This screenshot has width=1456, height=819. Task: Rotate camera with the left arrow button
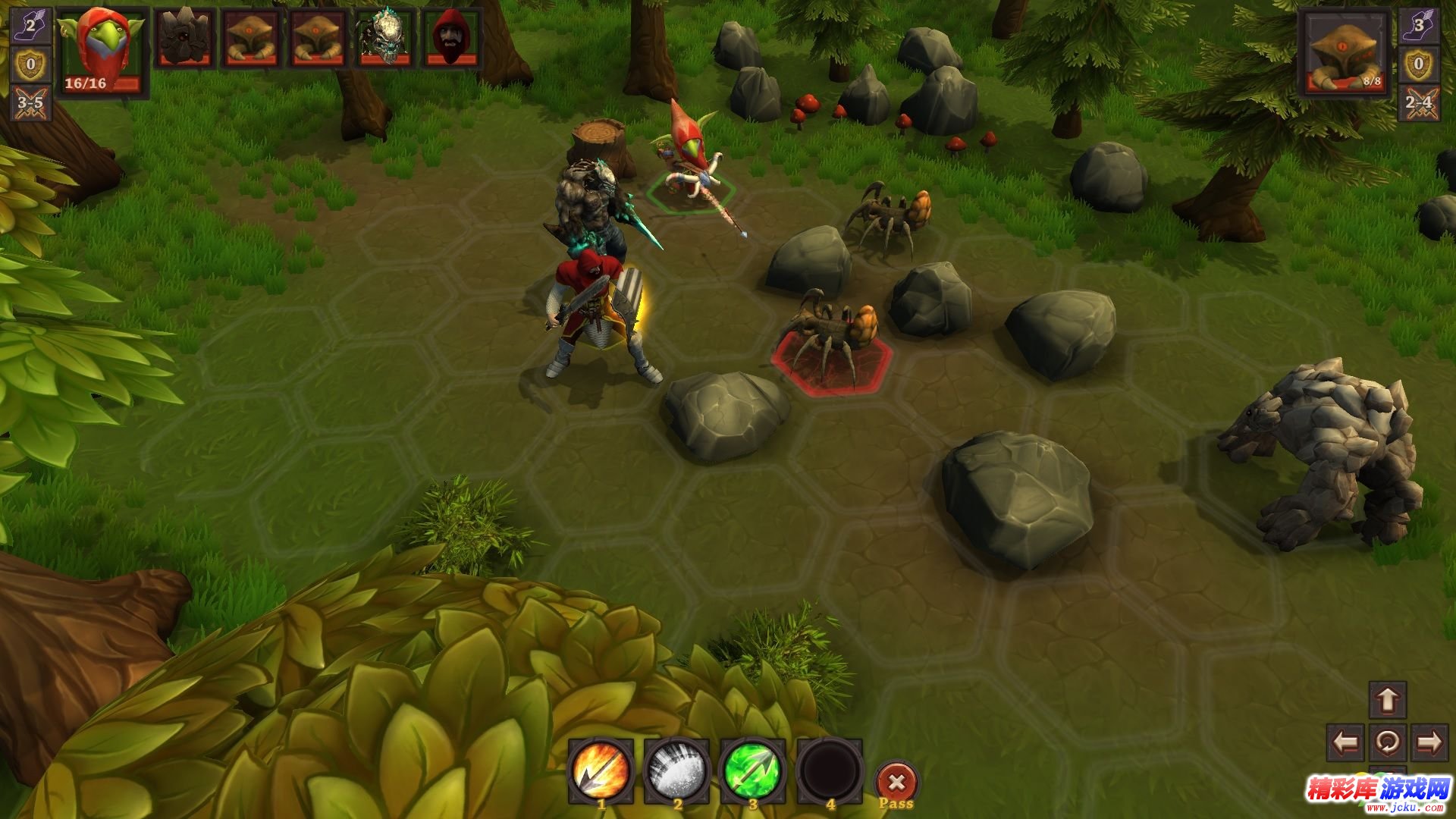click(1346, 742)
